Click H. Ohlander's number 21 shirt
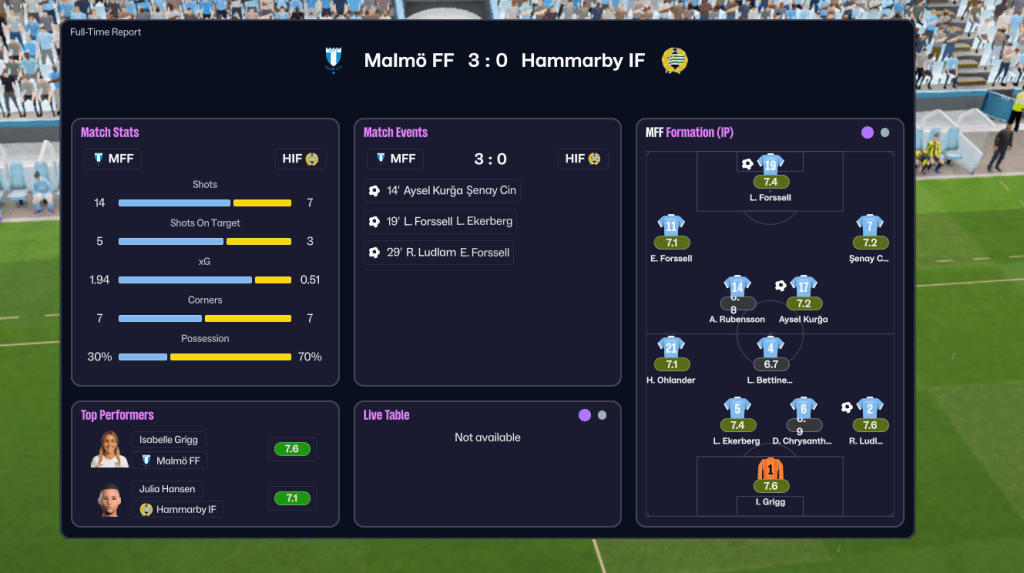The image size is (1024, 573). [x=671, y=348]
